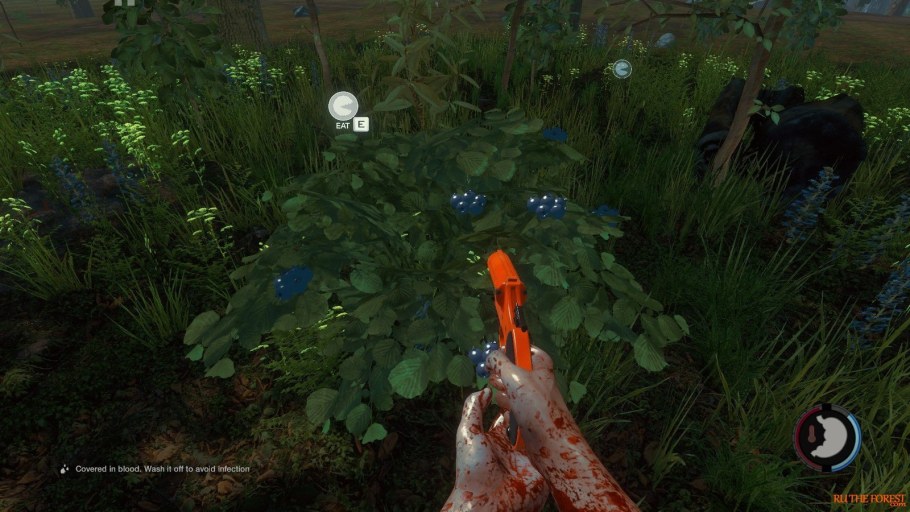
Task: Select the distant interaction marker icon
Action: (x=621, y=69)
